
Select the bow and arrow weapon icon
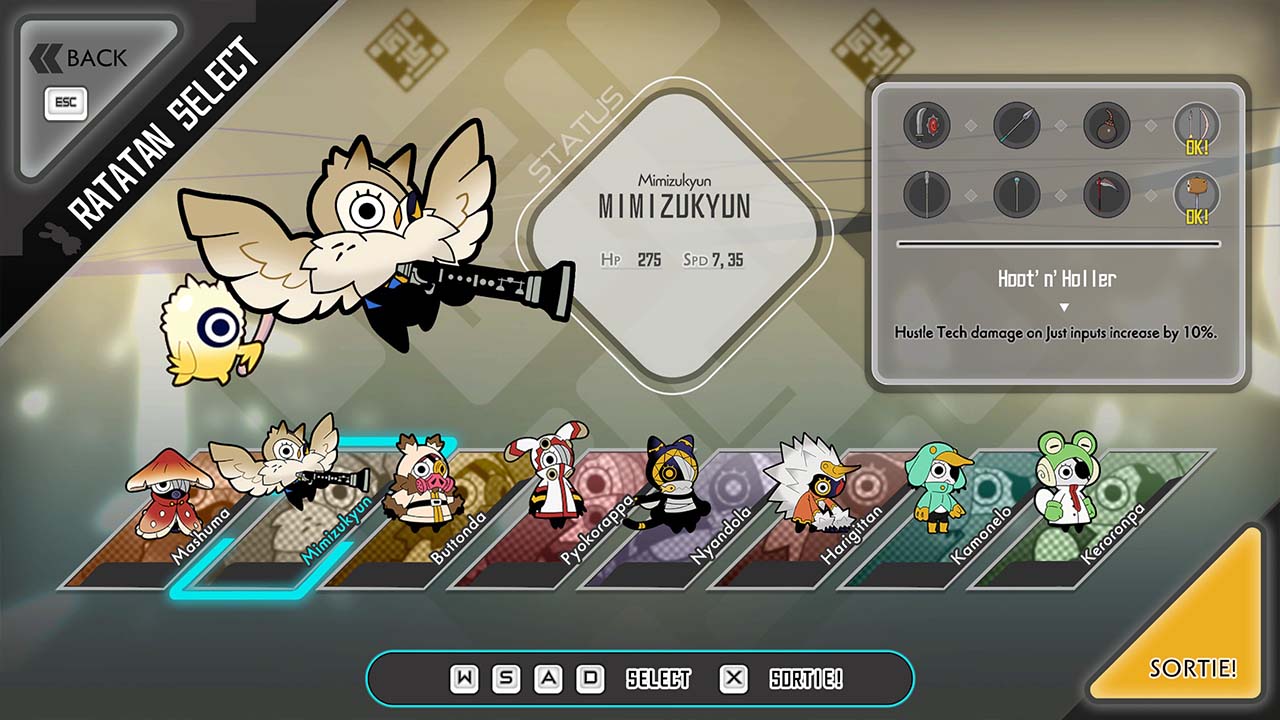tap(1196, 126)
